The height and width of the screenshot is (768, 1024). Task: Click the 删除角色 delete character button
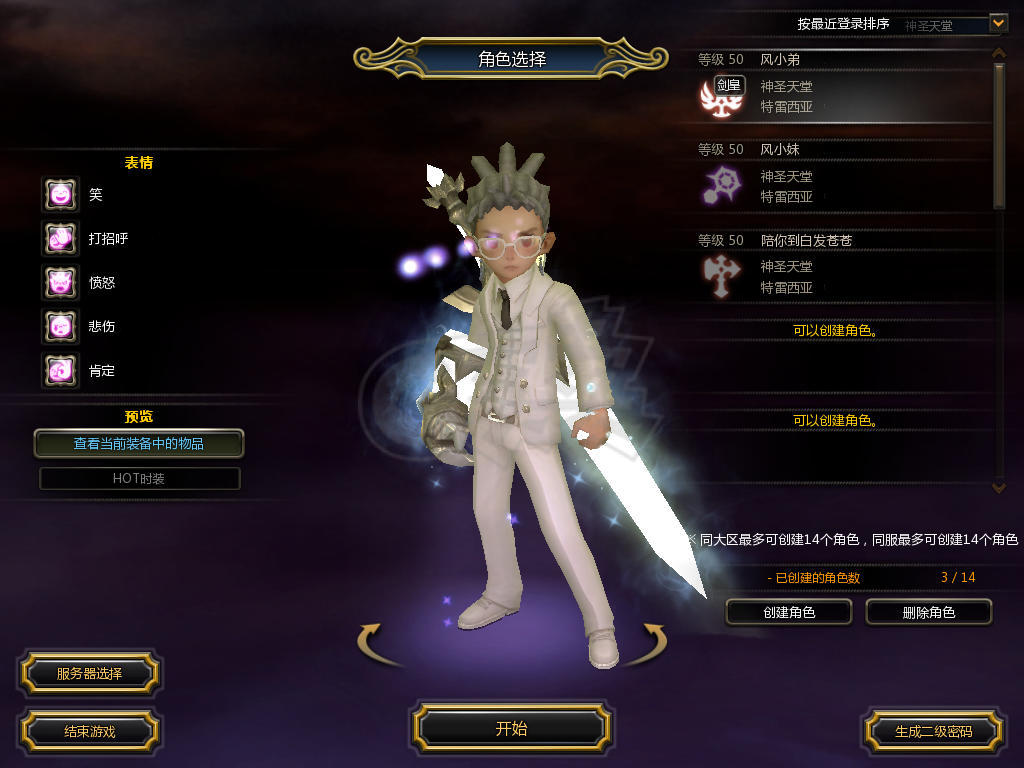point(928,612)
